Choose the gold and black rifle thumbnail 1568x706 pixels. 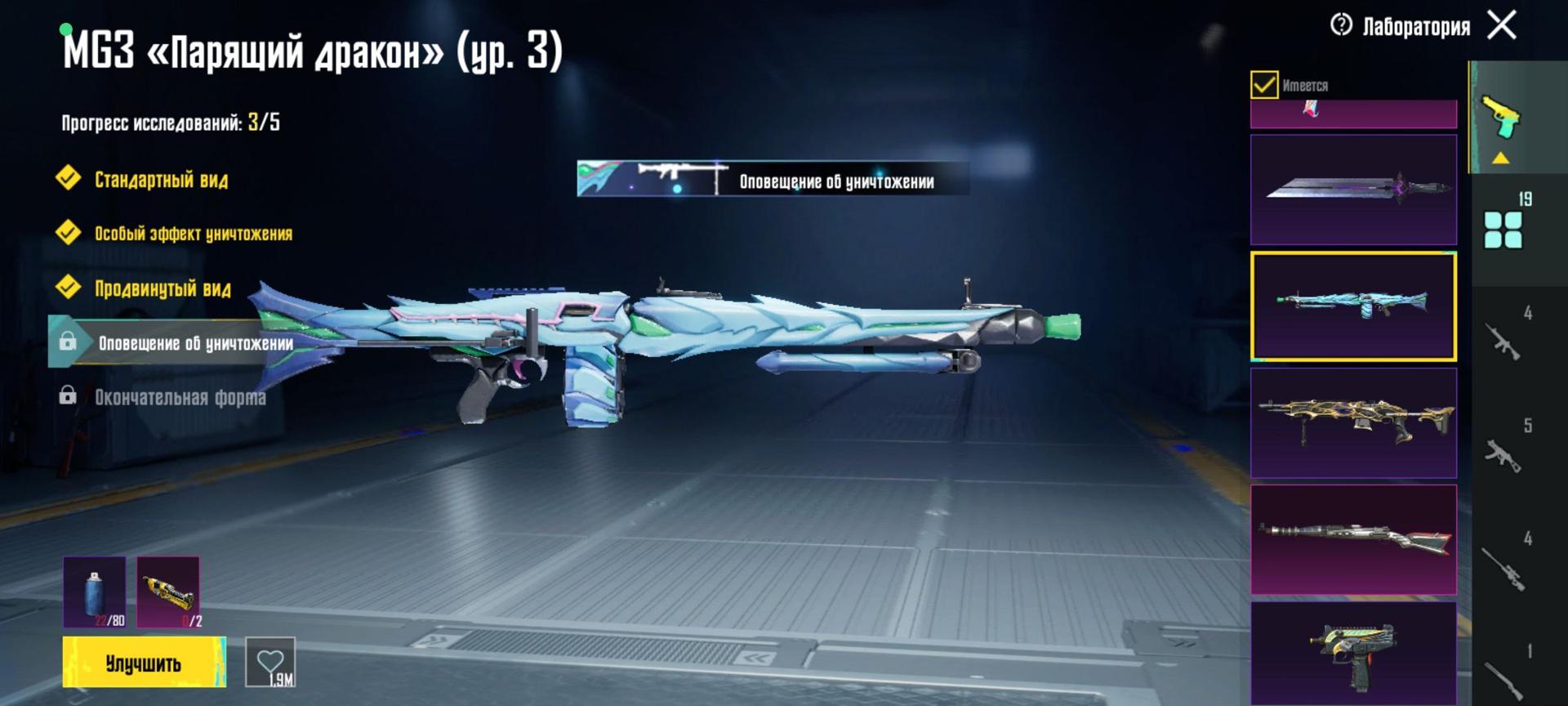pyautogui.click(x=1353, y=422)
